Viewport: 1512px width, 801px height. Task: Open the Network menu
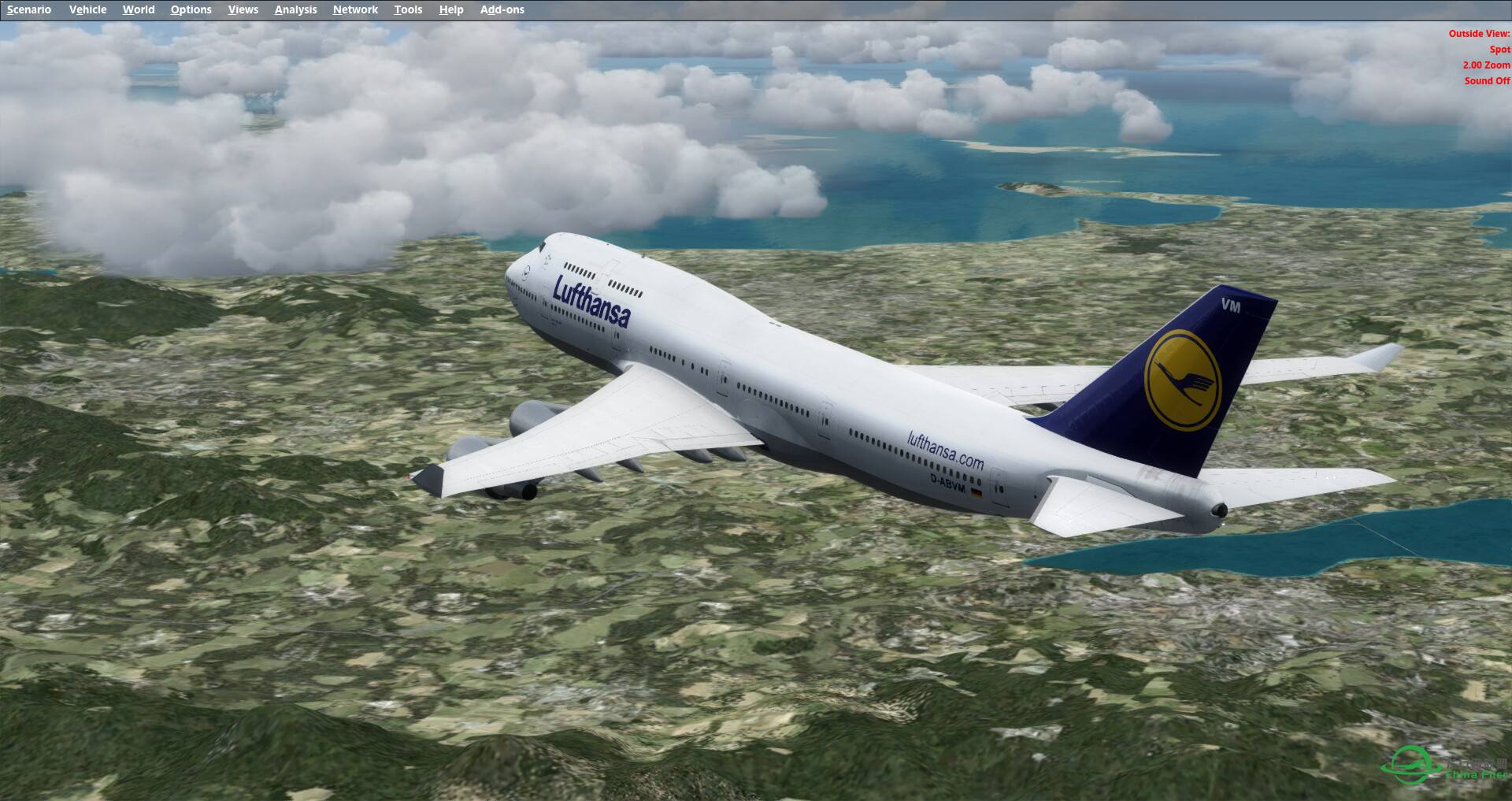point(355,9)
